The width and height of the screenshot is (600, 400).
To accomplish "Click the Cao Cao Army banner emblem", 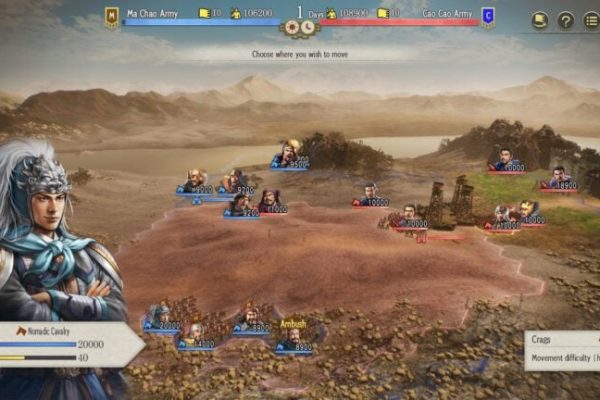I will (x=487, y=15).
